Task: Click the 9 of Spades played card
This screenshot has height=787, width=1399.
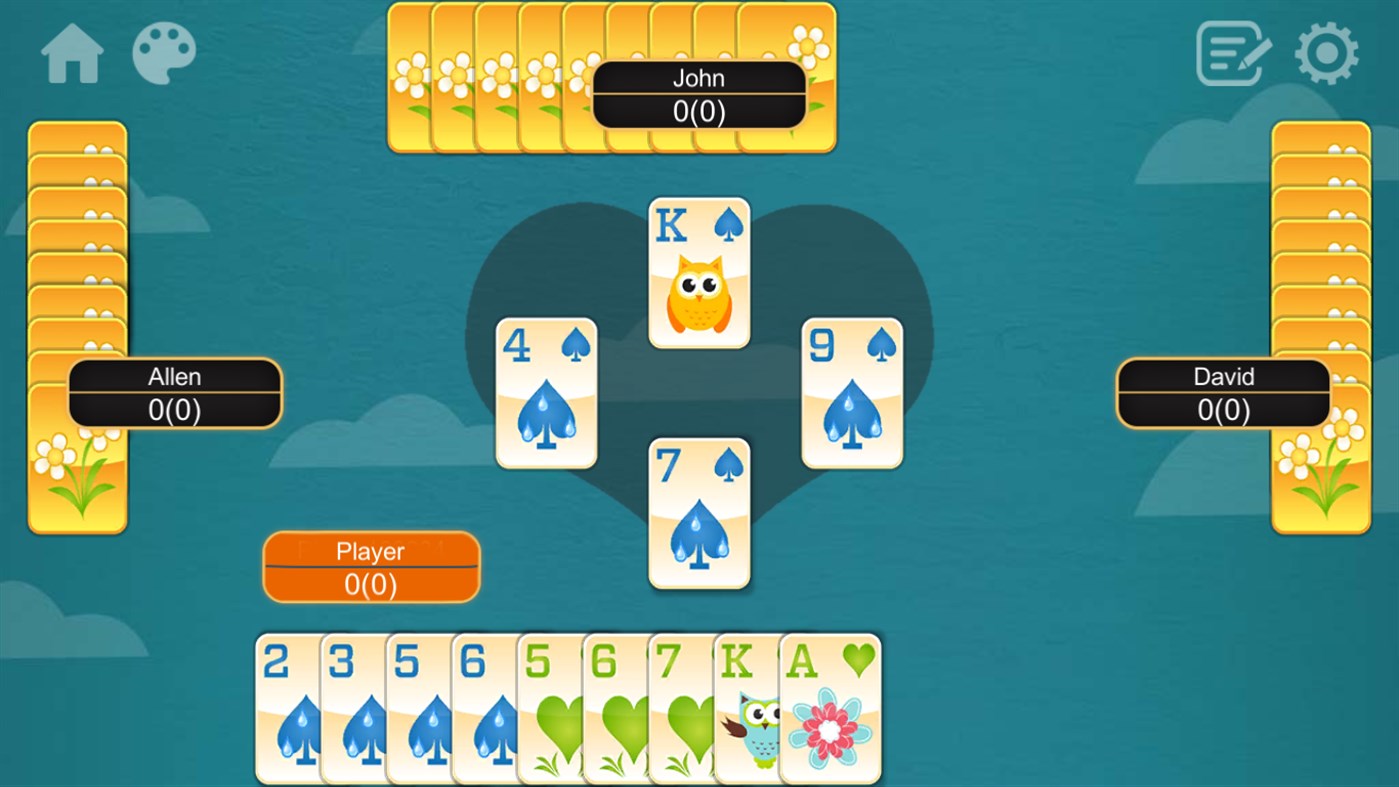Action: [x=851, y=392]
